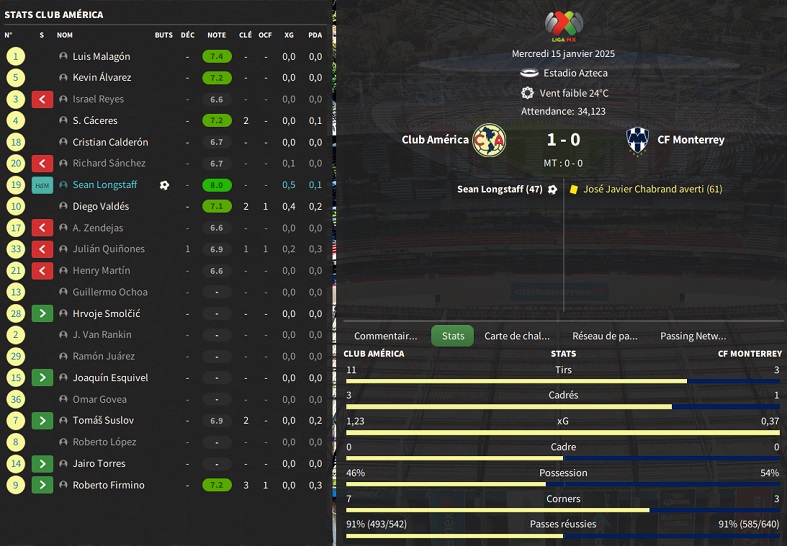The image size is (787, 546).
Task: Select José Javier Chabrand yellow card event
Action: click(652, 189)
